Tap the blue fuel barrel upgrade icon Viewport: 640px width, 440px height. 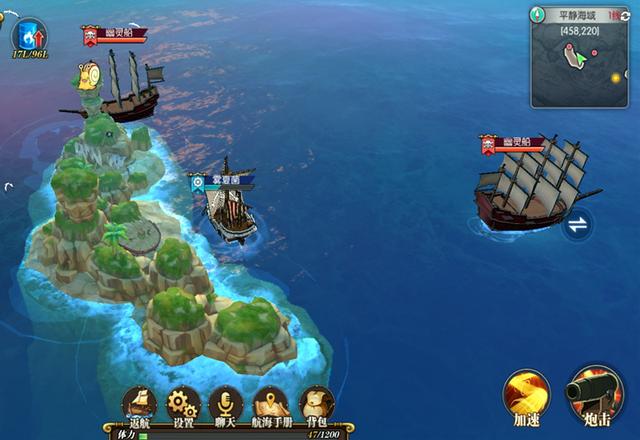28,36
